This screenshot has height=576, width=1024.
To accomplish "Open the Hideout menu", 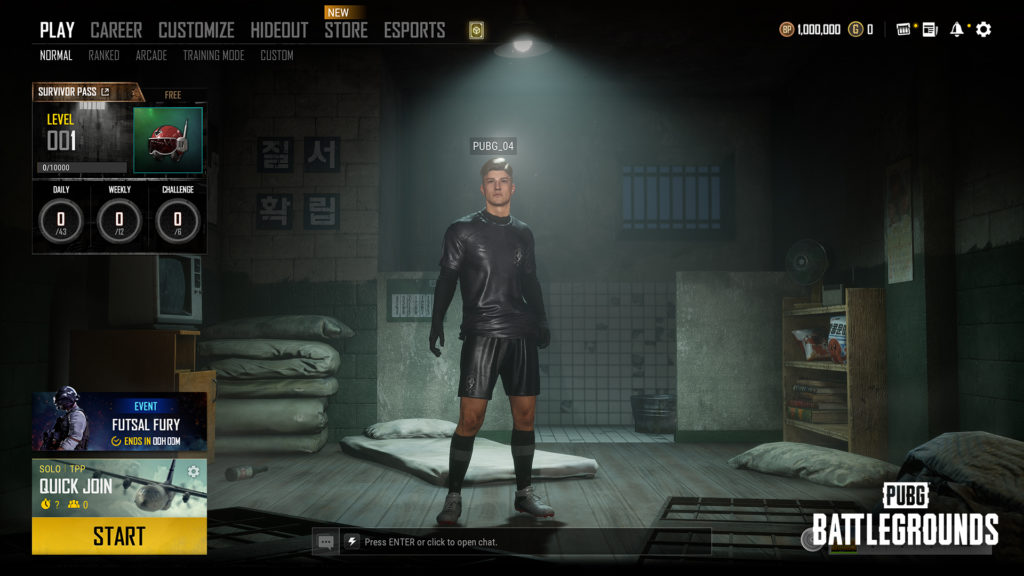I will pyautogui.click(x=279, y=30).
